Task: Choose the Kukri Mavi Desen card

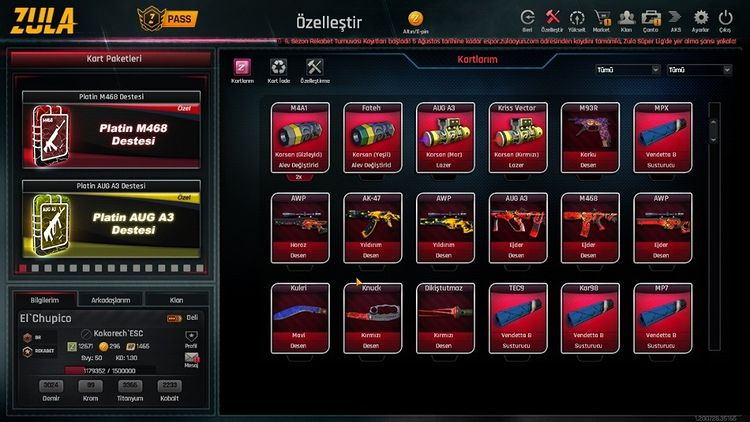Action: (x=299, y=317)
